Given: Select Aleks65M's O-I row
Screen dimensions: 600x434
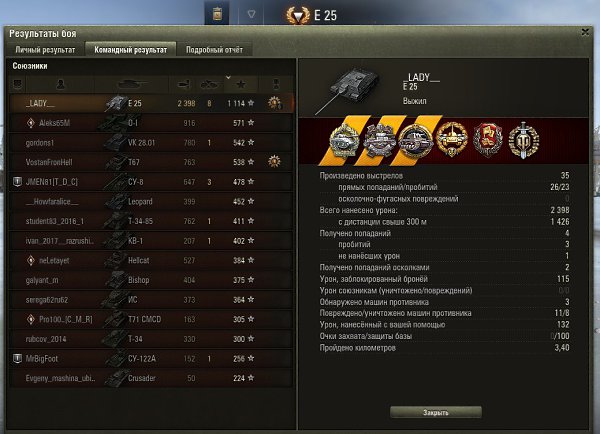Looking at the screenshot, I should 150,122.
